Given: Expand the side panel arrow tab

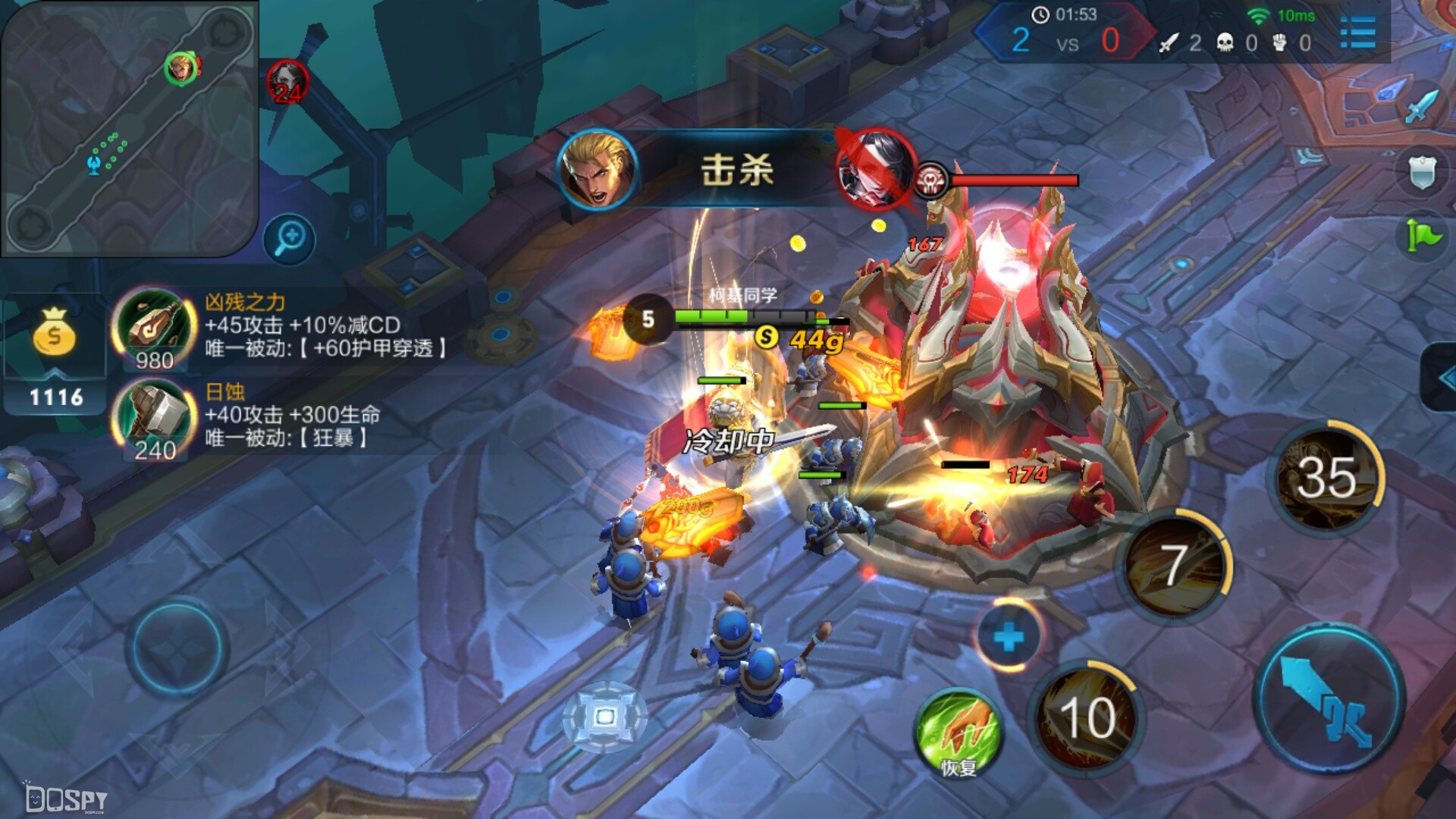Looking at the screenshot, I should [1439, 378].
